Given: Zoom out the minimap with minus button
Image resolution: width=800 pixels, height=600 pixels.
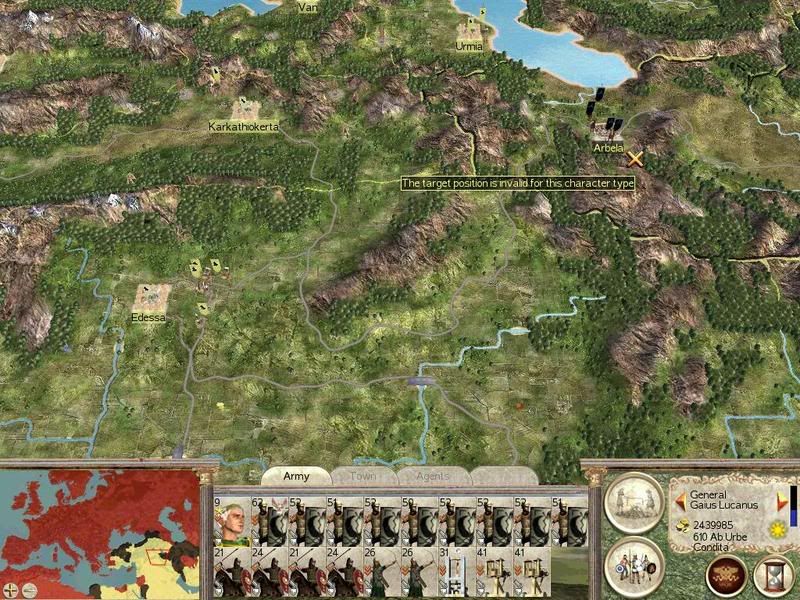Looking at the screenshot, I should pyautogui.click(x=28, y=590).
